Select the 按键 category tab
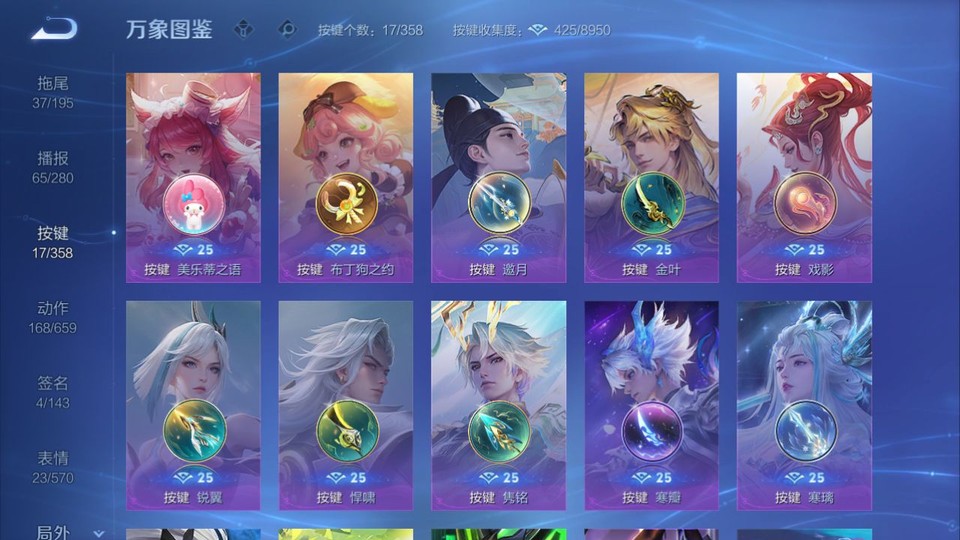Viewport: 960px width, 540px height. pyautogui.click(x=53, y=242)
